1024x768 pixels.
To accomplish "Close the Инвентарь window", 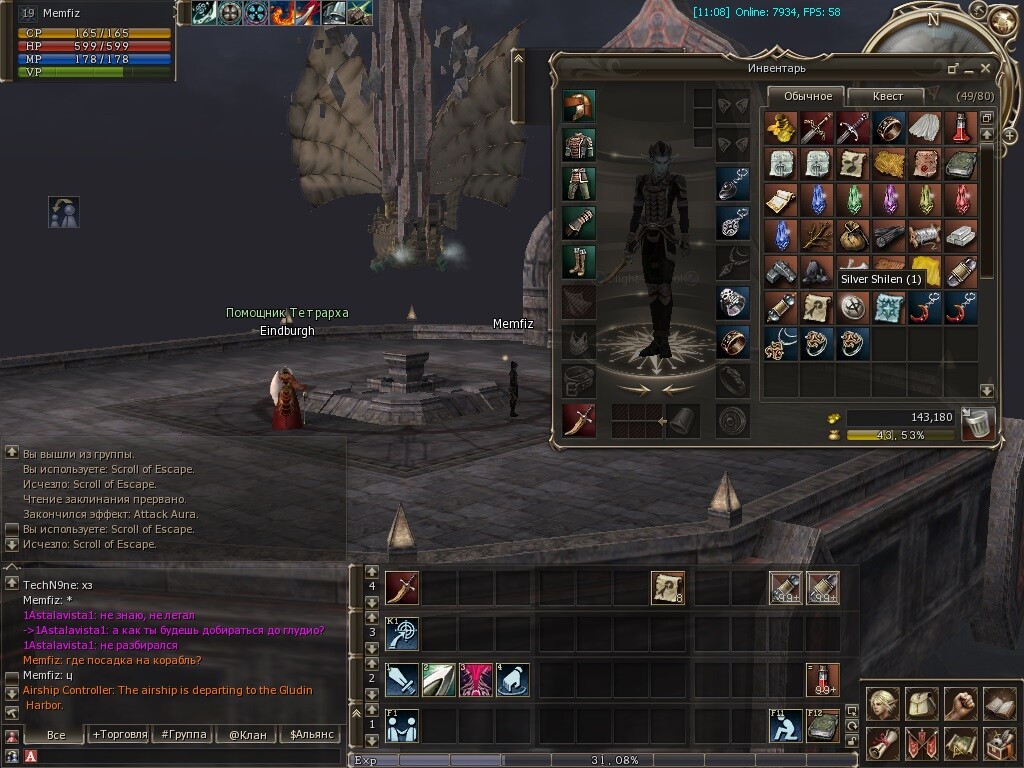I will pos(985,69).
